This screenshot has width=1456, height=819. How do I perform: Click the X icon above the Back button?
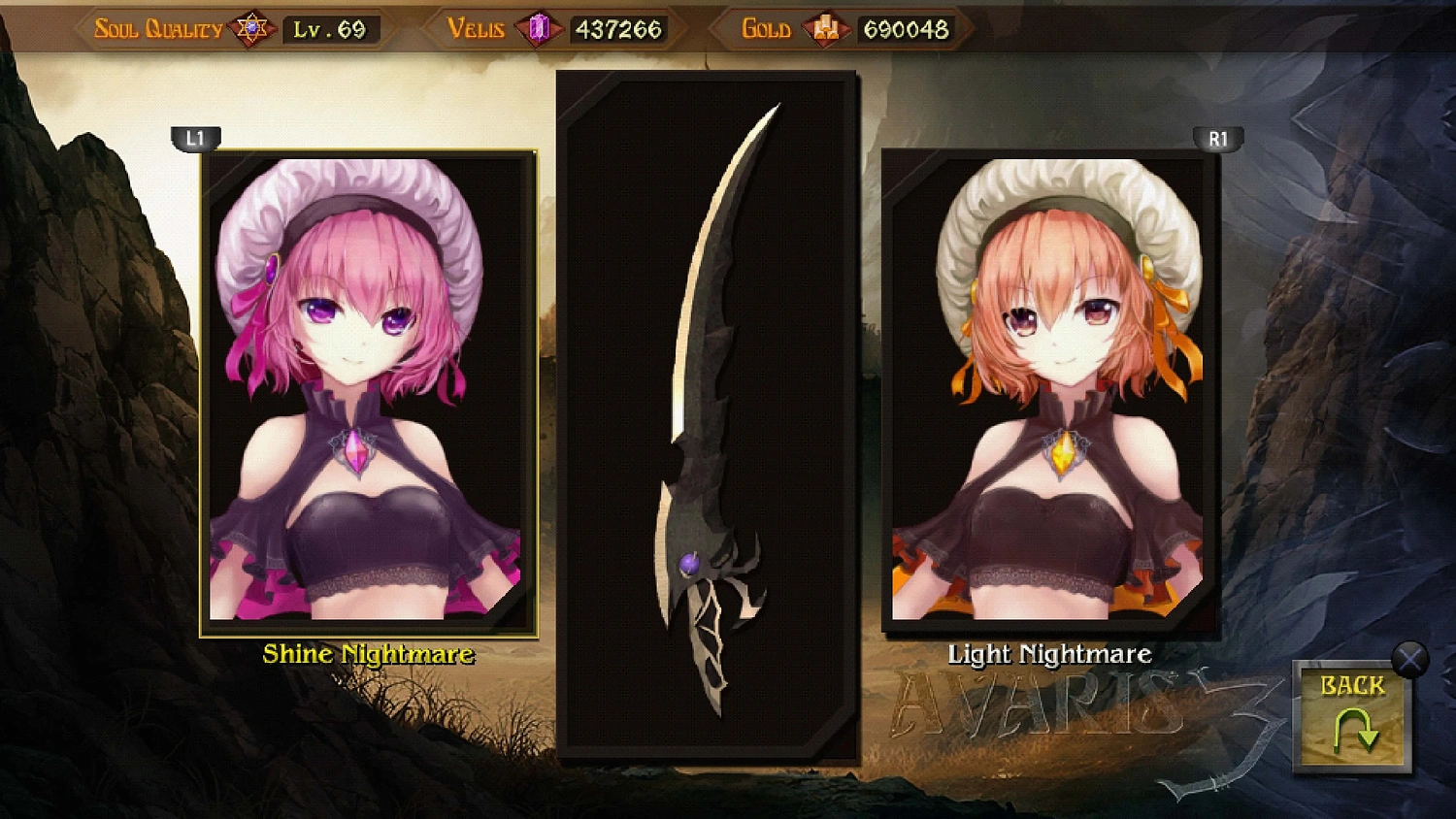1409,659
